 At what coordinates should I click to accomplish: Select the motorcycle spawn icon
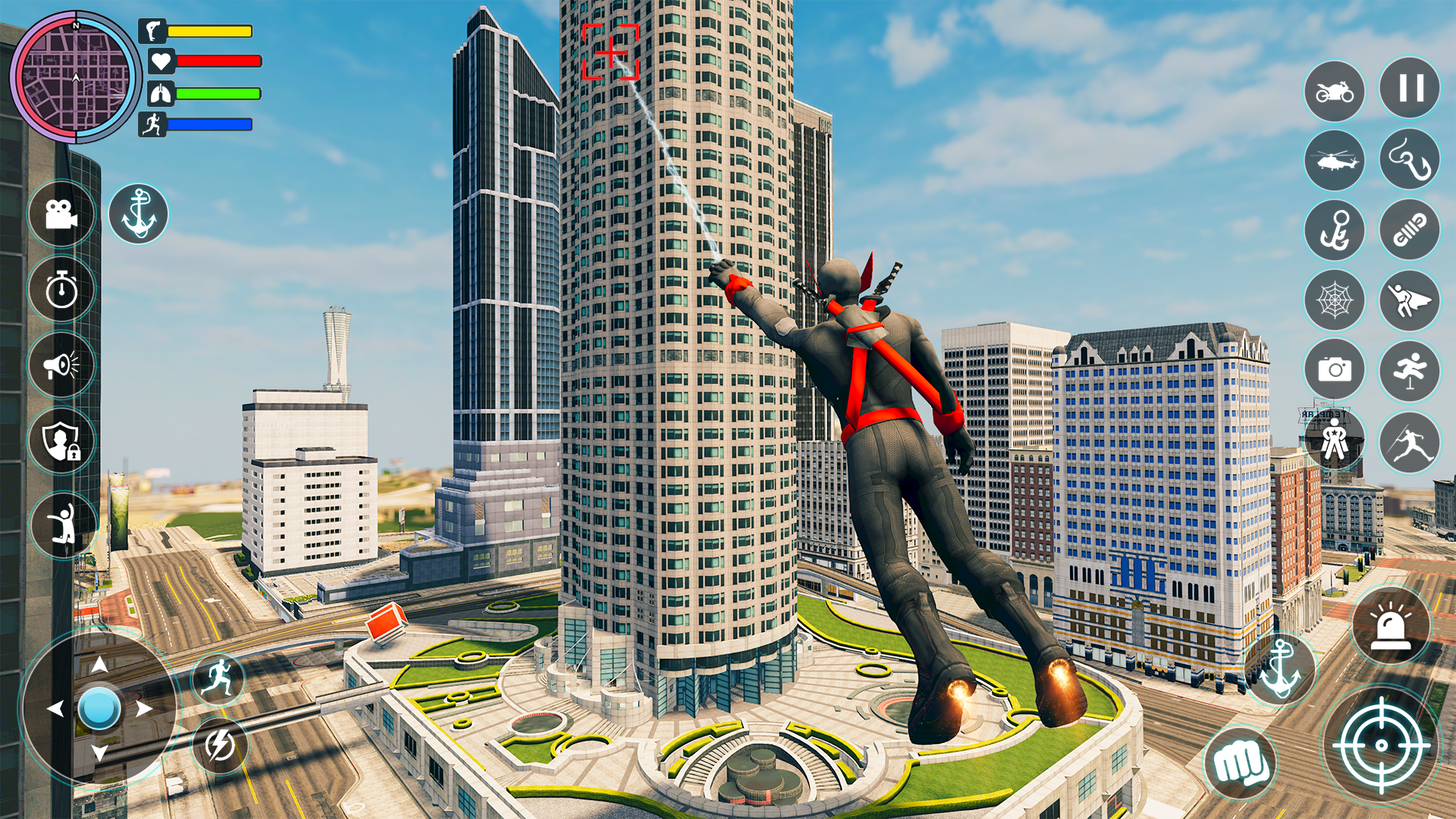(1335, 92)
